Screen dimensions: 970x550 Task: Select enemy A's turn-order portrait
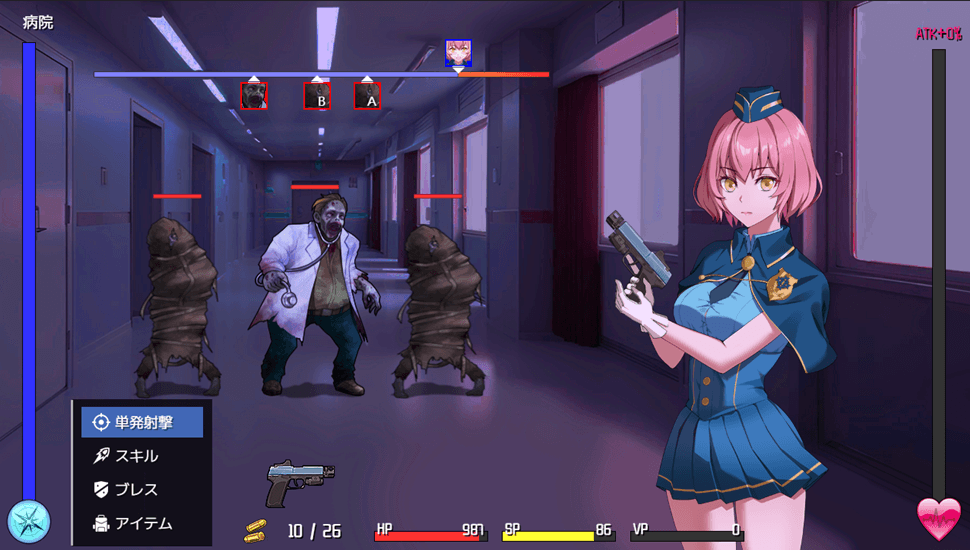[x=367, y=96]
